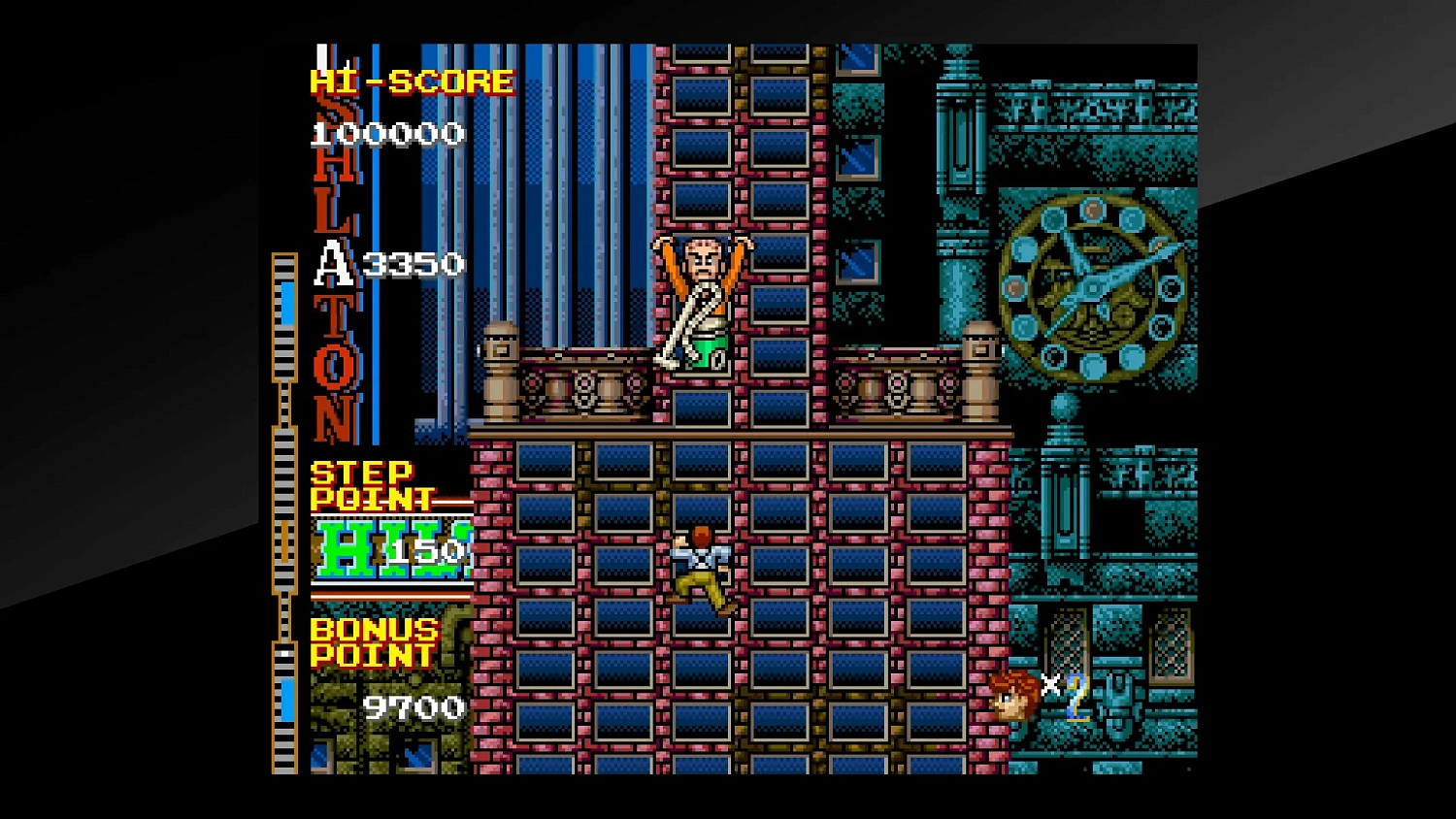1456x819 pixels.
Task: Select the vertical SHLATON title text
Action: (x=334, y=243)
